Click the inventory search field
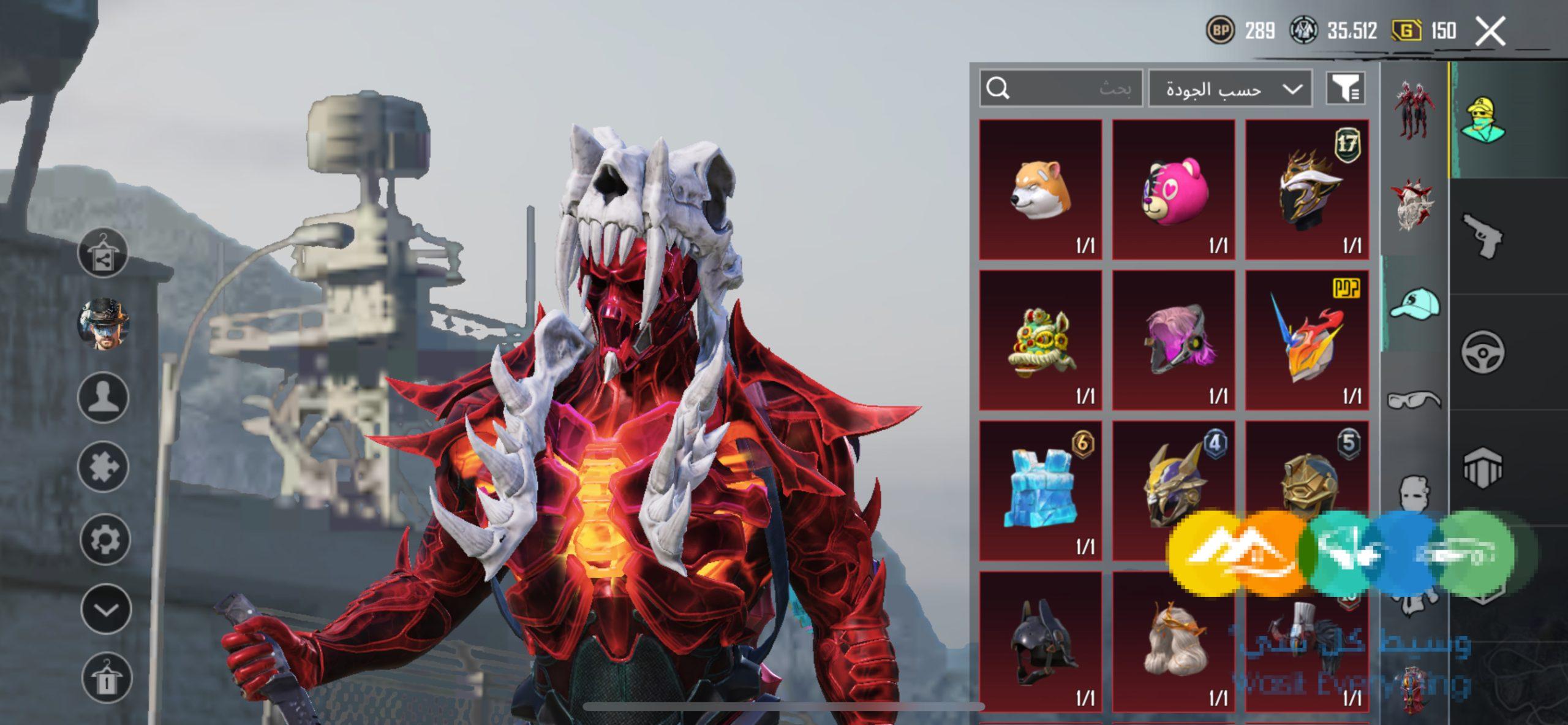The height and width of the screenshot is (725, 1568). [1061, 89]
